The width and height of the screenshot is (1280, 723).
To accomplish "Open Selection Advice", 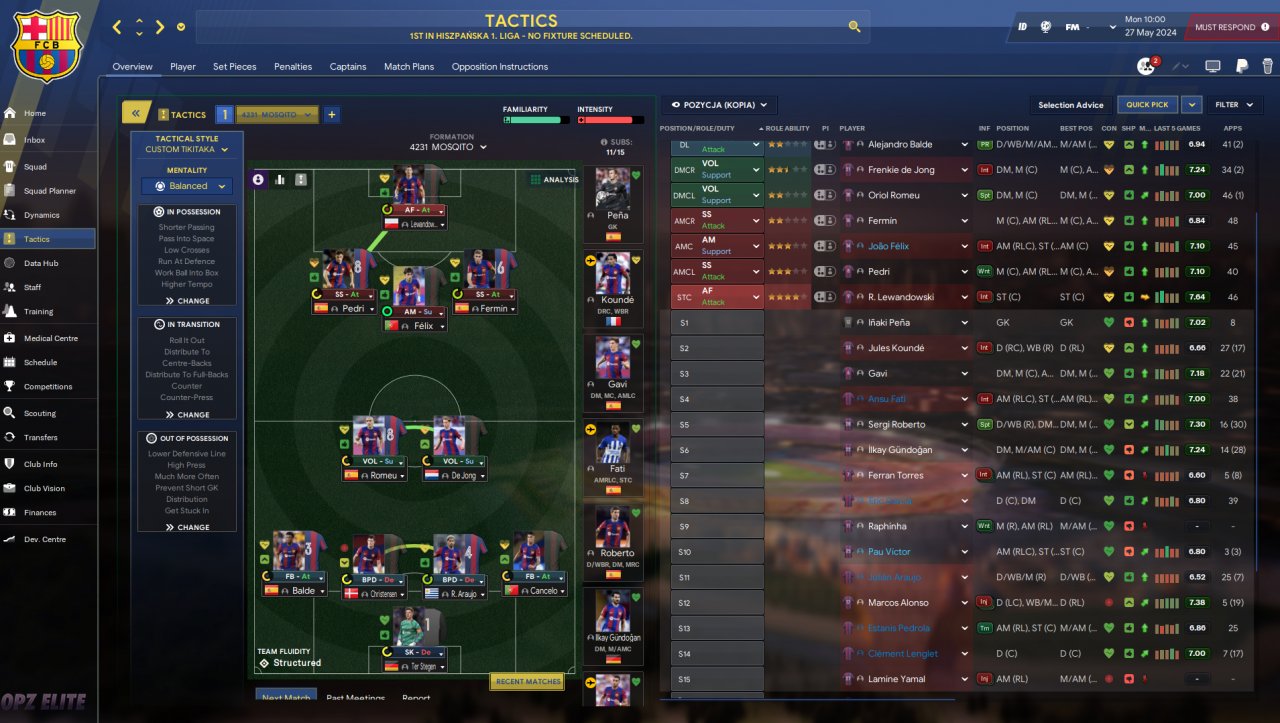I will coord(1070,105).
